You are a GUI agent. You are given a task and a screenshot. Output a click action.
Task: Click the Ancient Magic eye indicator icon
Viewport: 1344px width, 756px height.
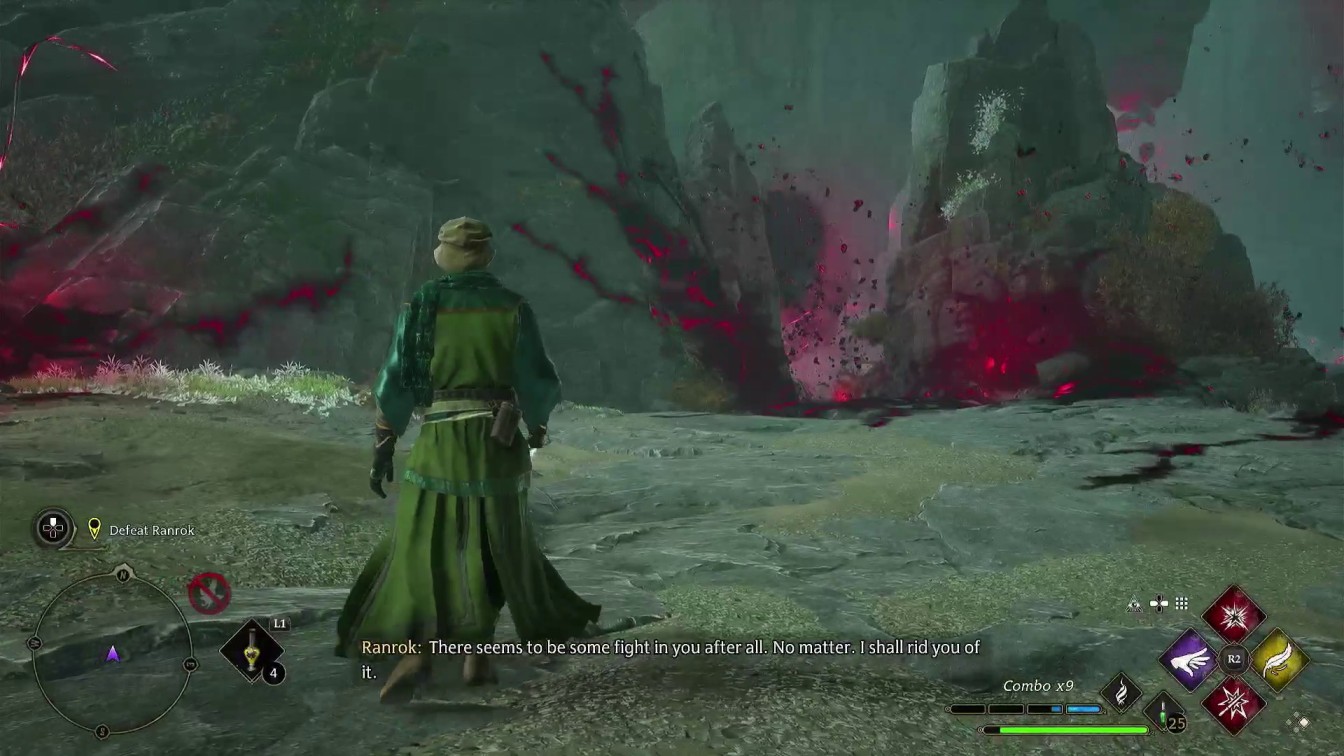[x=1135, y=602]
